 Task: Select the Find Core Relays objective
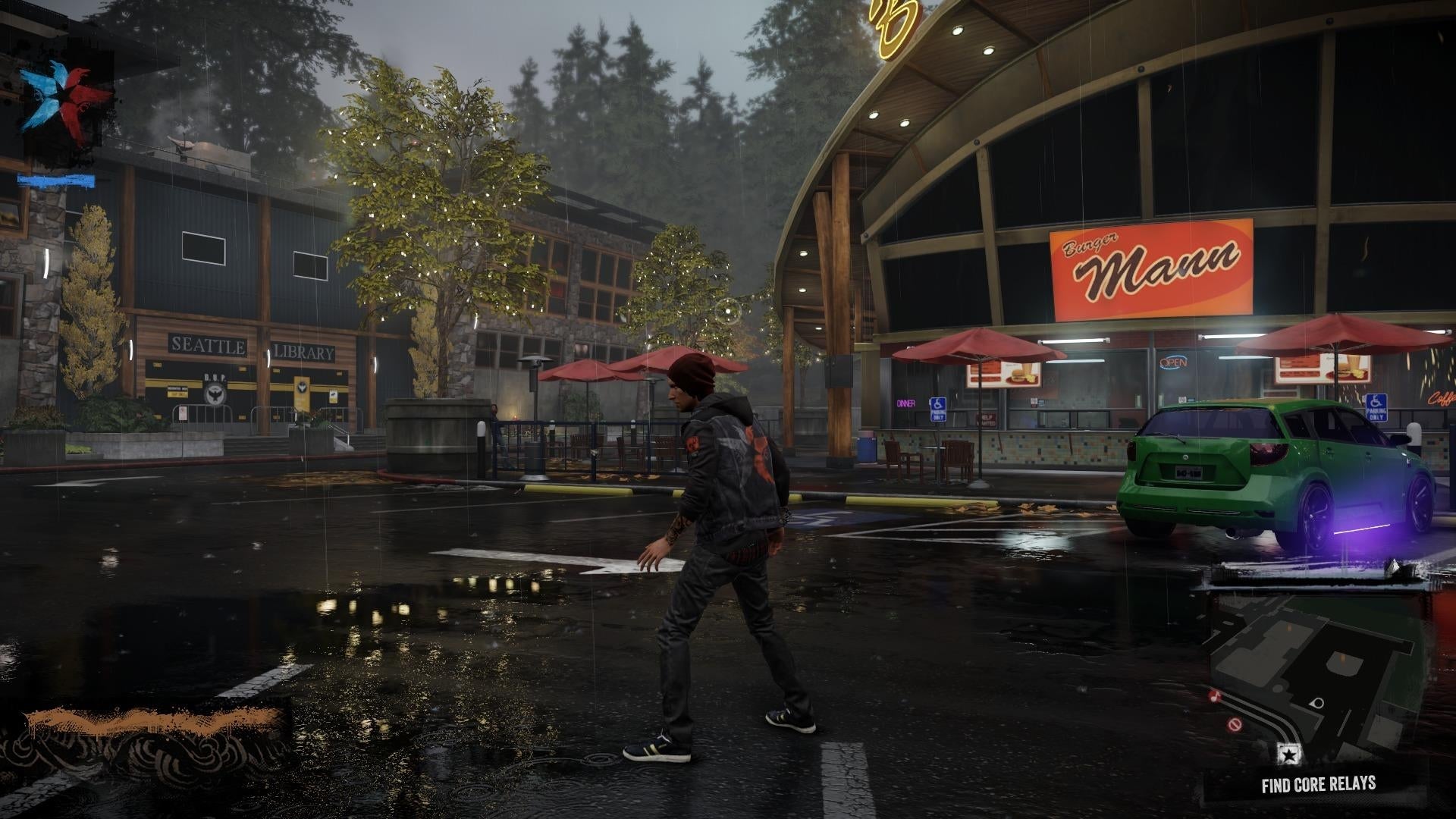click(x=1318, y=784)
